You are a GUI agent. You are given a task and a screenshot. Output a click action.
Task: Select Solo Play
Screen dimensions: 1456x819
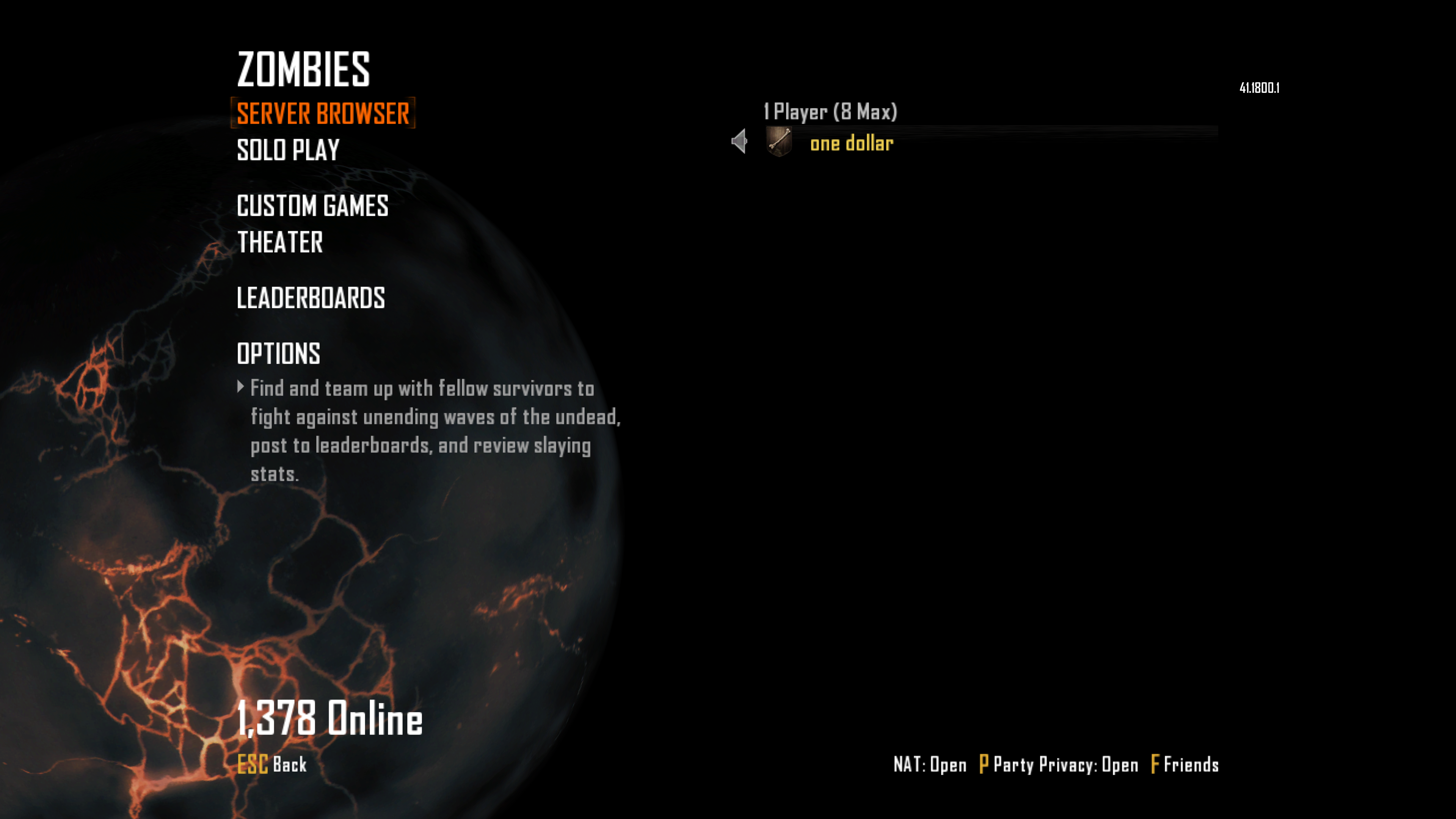pos(288,151)
